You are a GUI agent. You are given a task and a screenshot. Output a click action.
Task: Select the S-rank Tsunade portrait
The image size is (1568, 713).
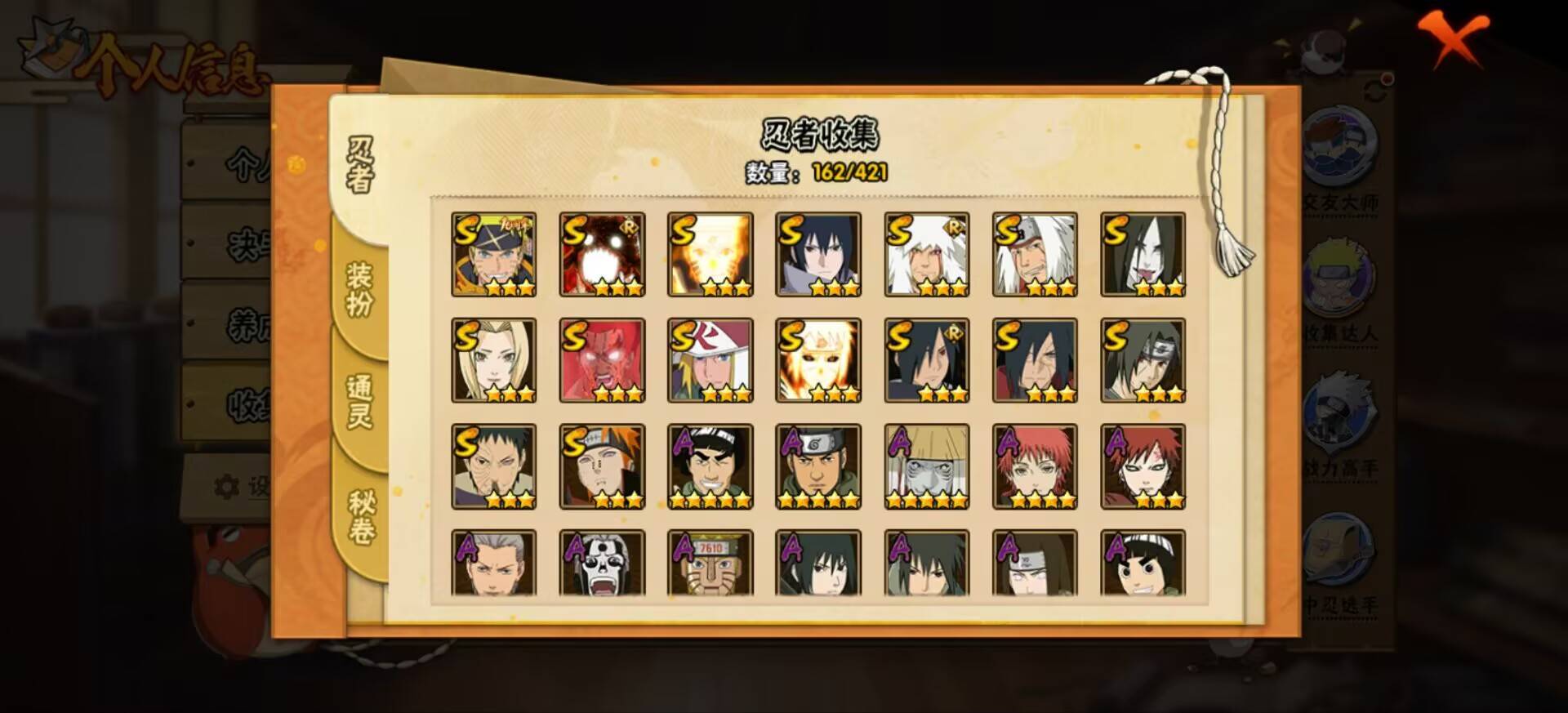[x=493, y=360]
